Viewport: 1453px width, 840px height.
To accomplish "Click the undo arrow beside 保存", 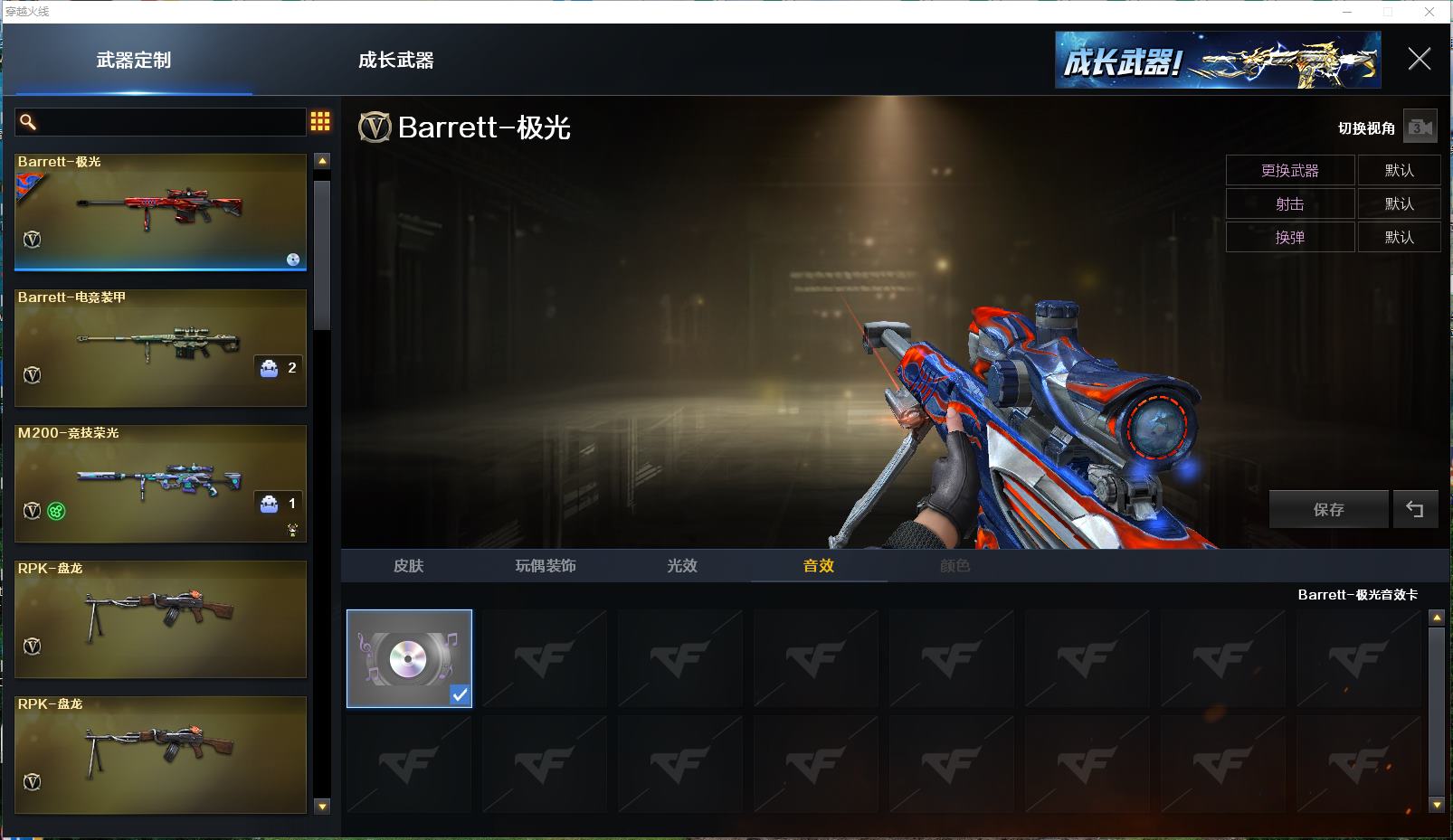I will tap(1415, 509).
